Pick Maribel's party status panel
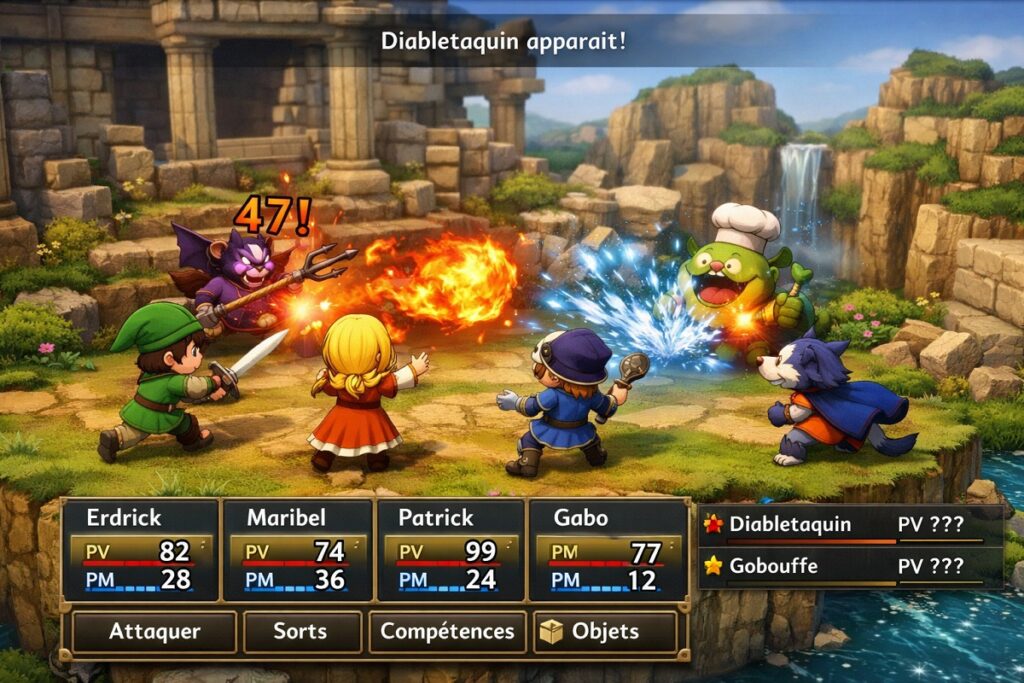Image resolution: width=1024 pixels, height=683 pixels. (296, 550)
